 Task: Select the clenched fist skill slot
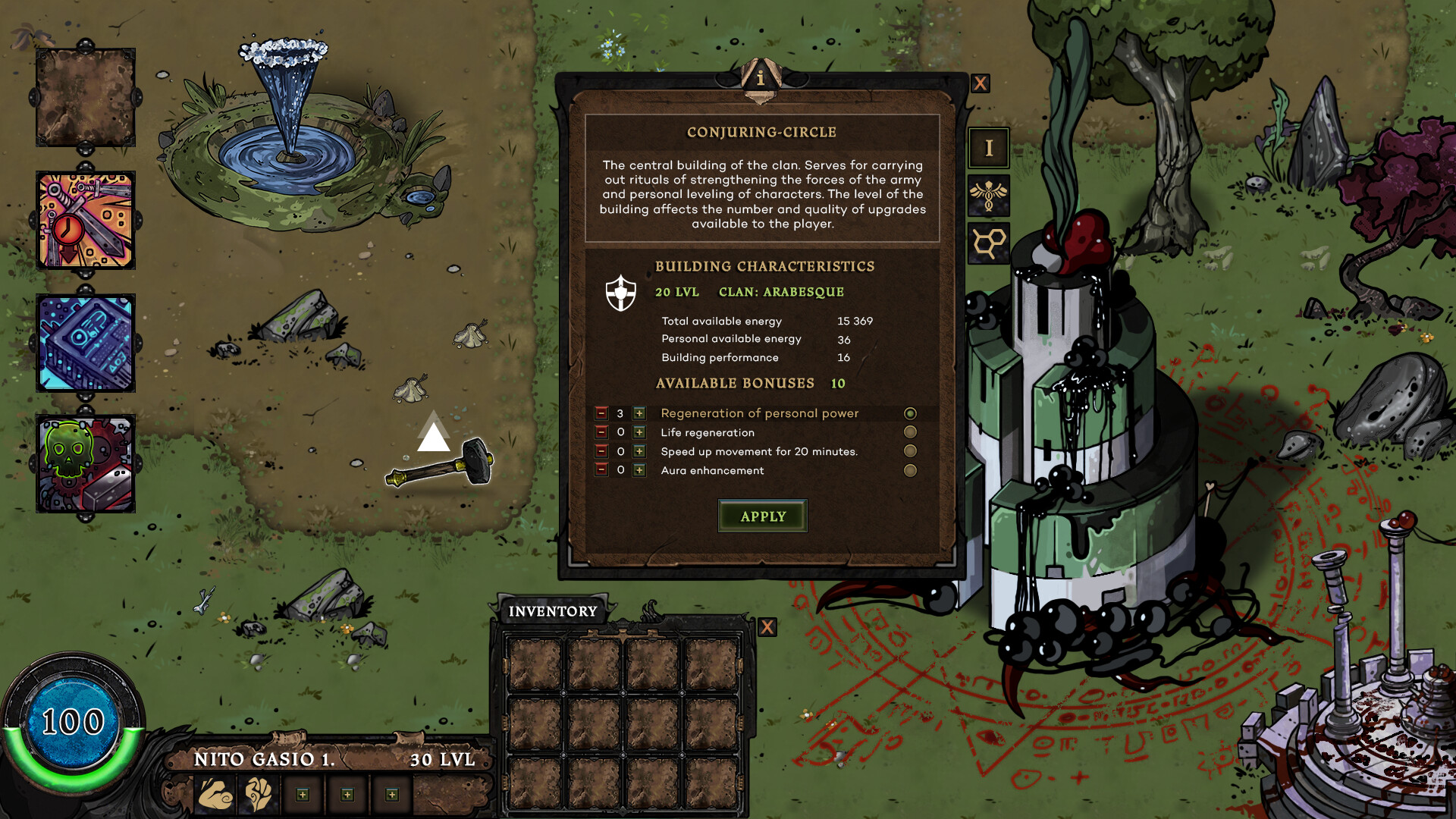(x=259, y=794)
